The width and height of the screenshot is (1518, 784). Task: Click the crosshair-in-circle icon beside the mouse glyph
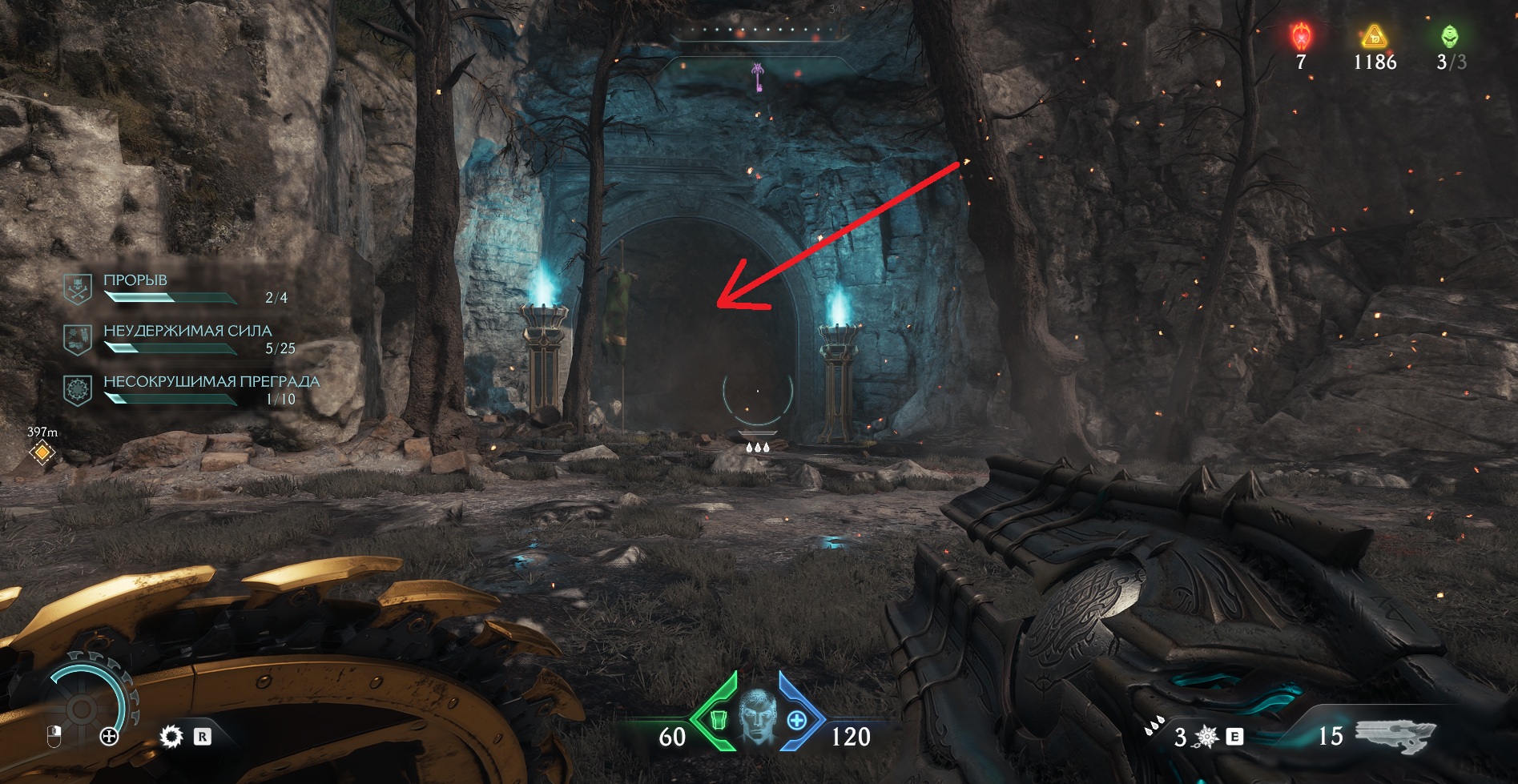tap(109, 736)
